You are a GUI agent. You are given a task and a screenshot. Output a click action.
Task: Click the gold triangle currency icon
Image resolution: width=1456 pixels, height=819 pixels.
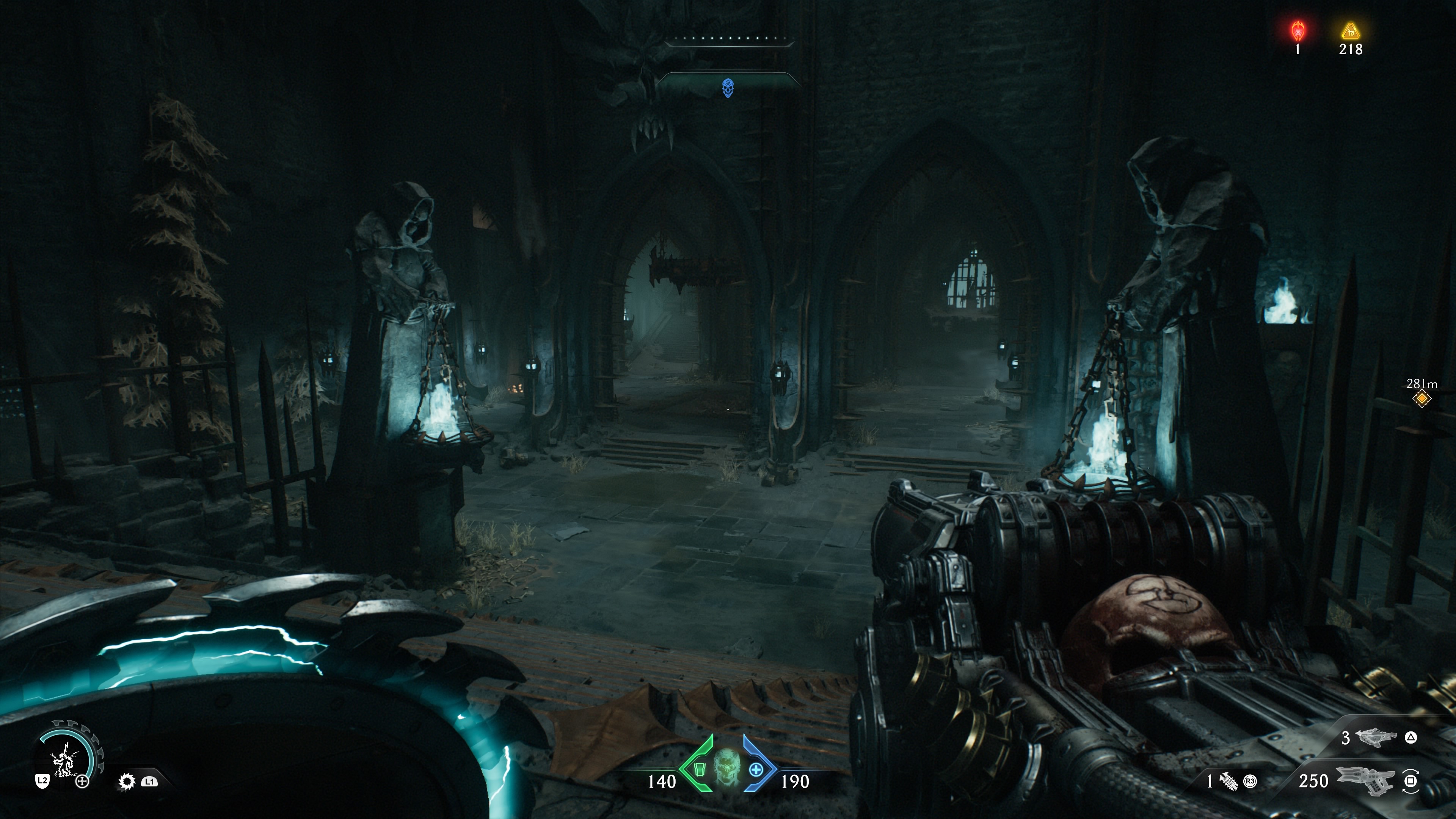pos(1350,30)
